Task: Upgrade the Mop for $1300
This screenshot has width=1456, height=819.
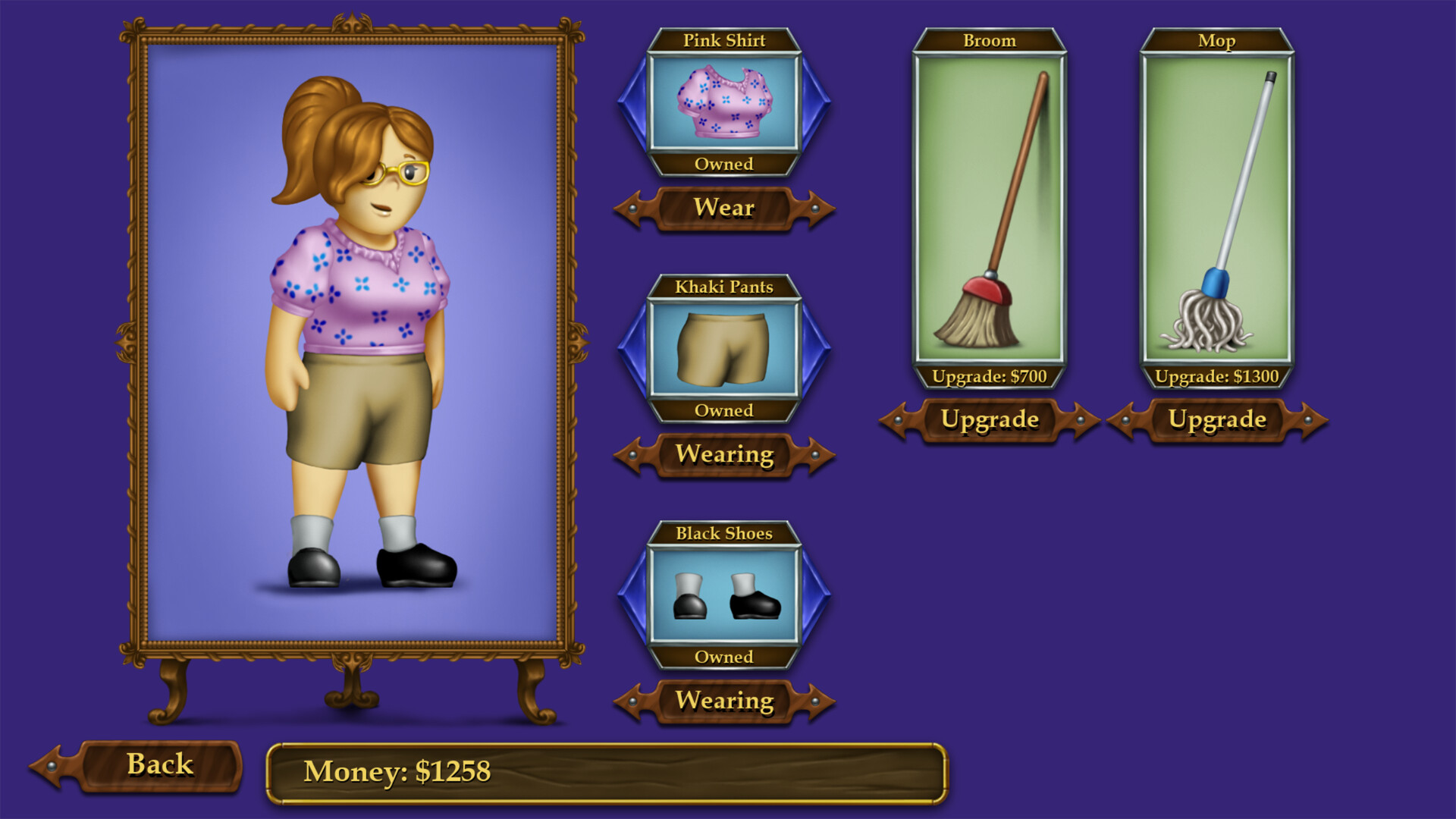Action: [1217, 420]
